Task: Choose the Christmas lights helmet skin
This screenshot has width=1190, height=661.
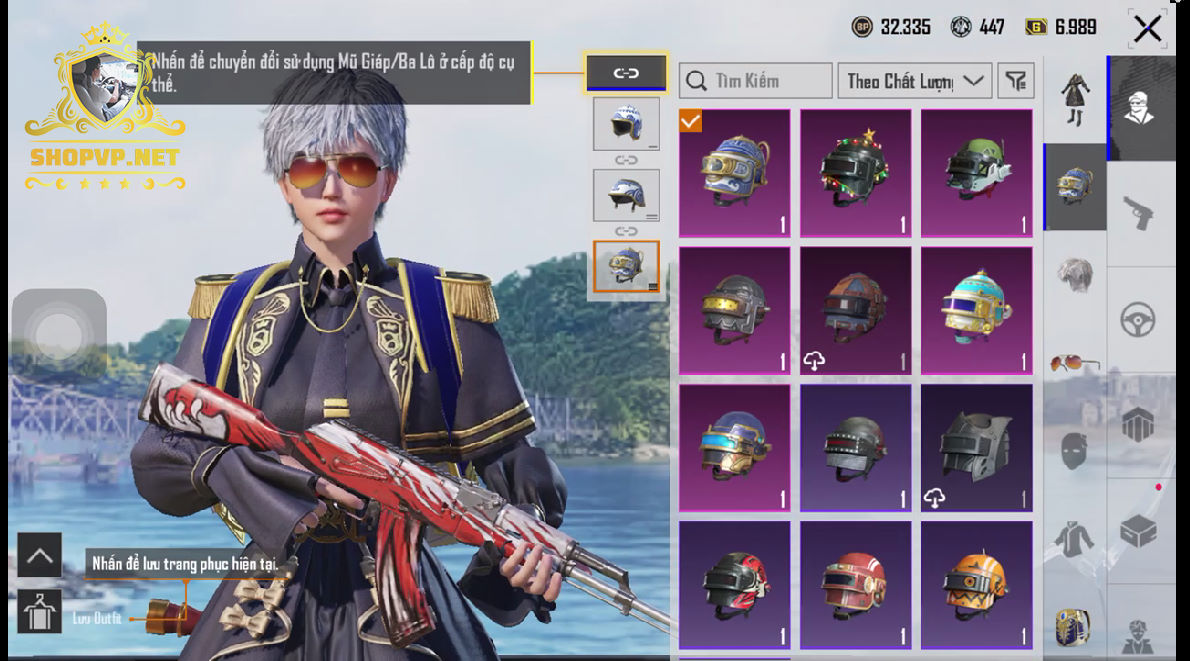Action: point(855,172)
